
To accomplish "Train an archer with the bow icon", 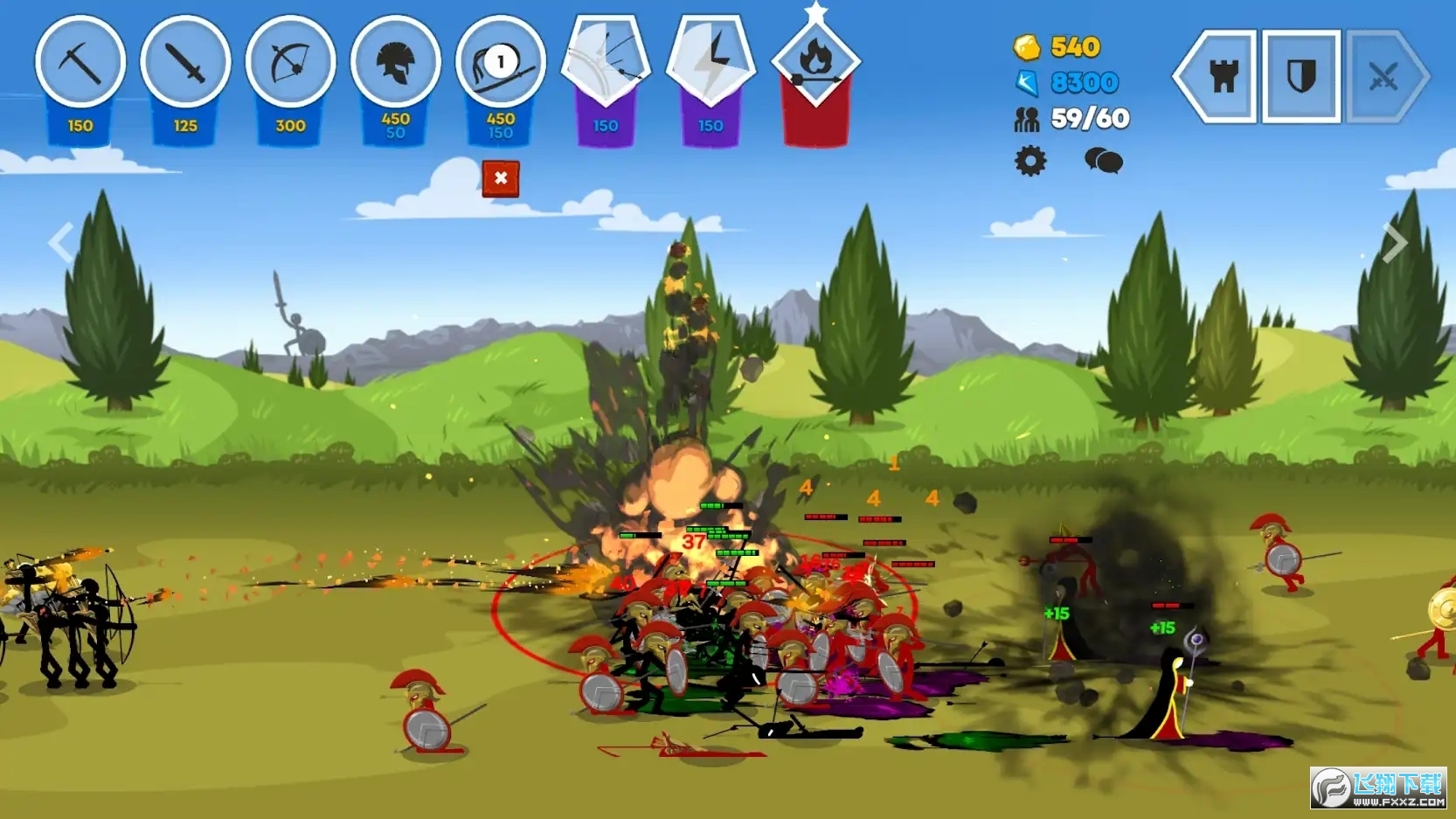I will tap(290, 63).
